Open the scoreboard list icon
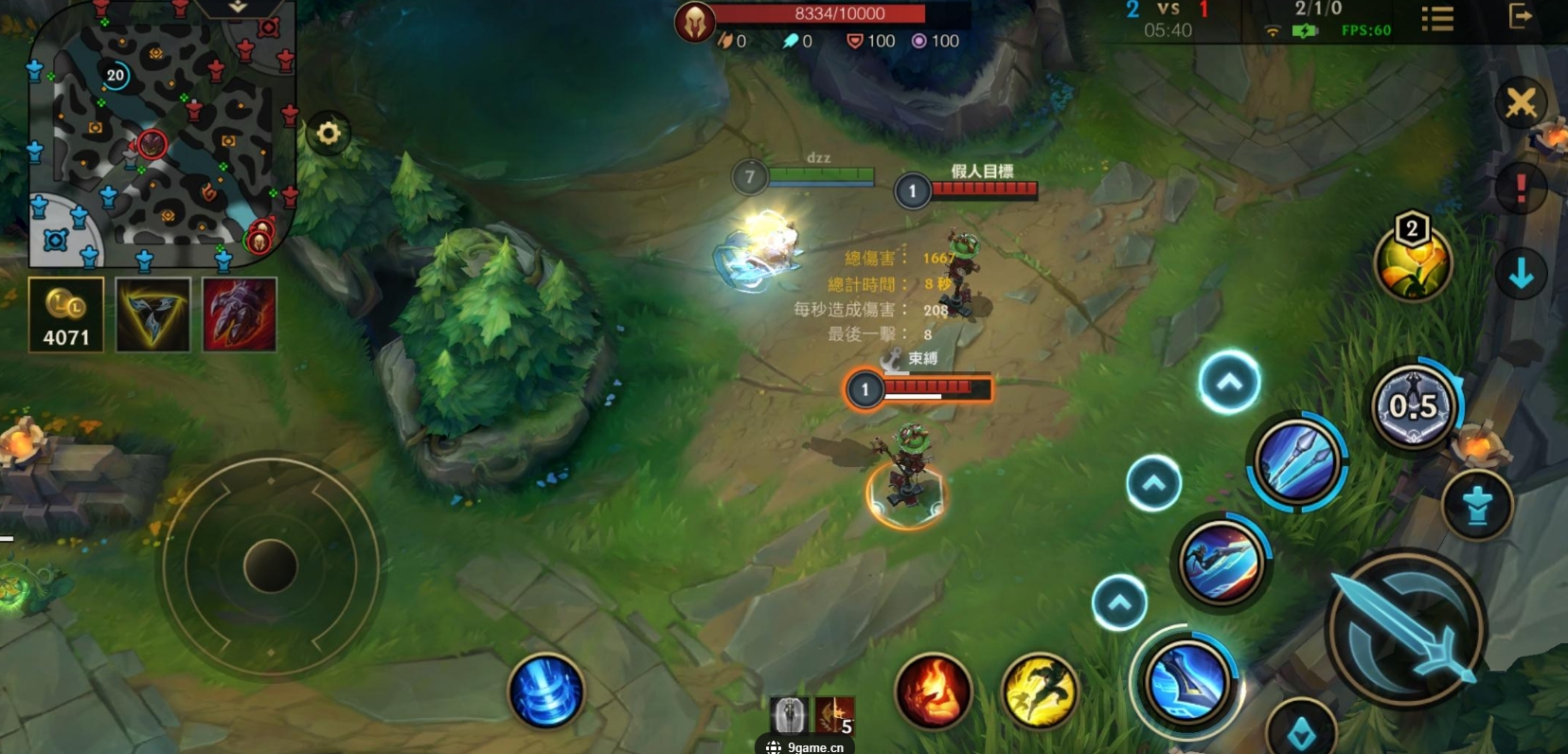1568x754 pixels. [x=1437, y=19]
